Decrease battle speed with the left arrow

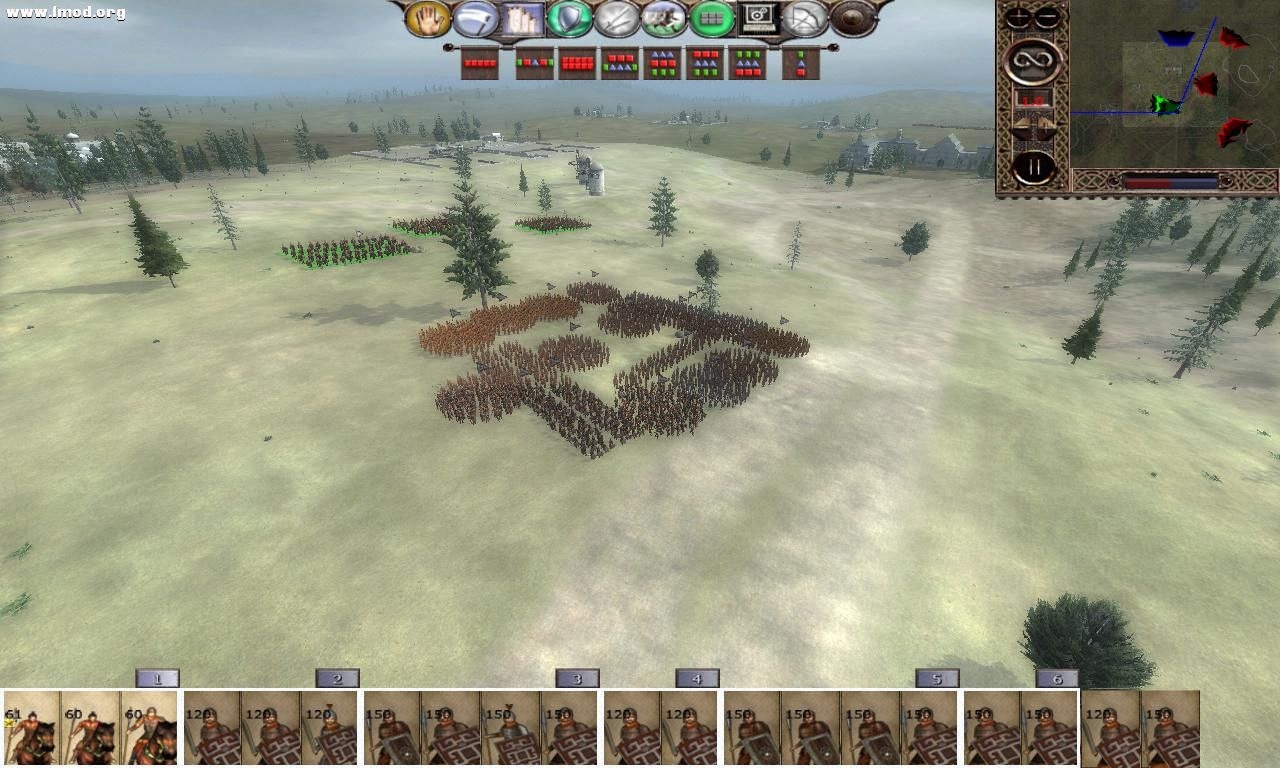pos(1021,124)
